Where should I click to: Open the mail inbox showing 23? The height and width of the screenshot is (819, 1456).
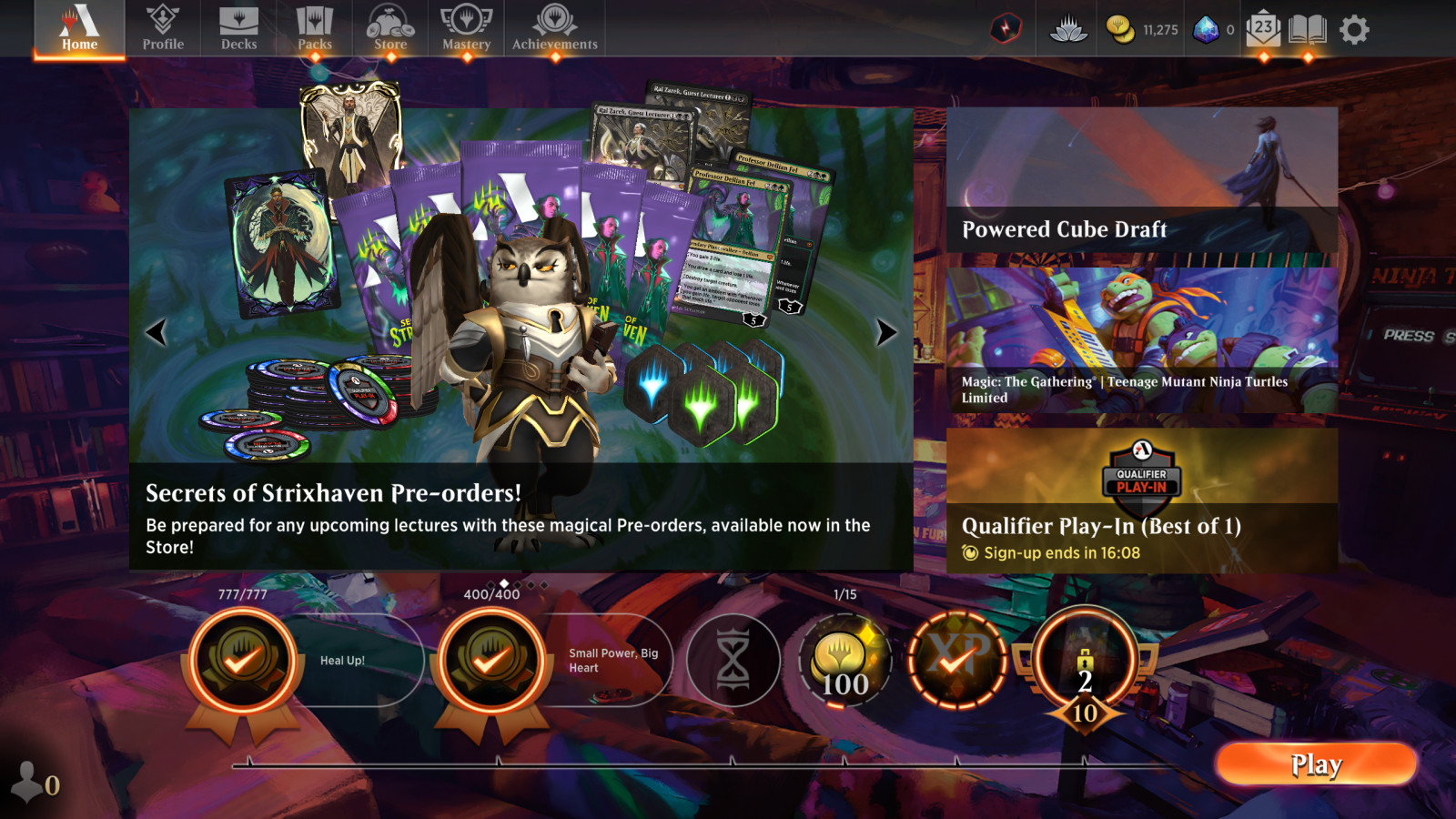pos(1263,29)
